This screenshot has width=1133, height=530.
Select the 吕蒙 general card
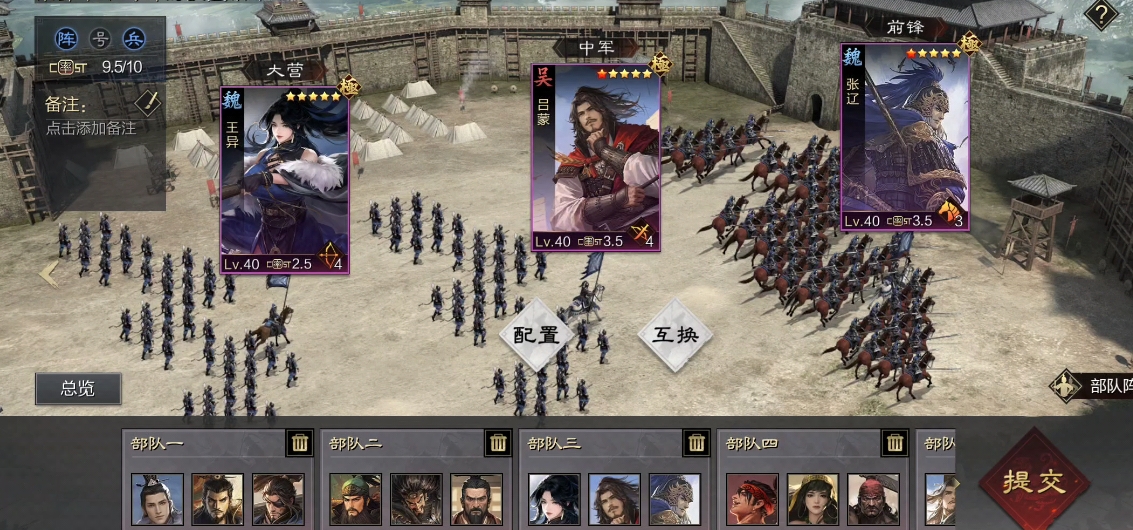coord(595,157)
